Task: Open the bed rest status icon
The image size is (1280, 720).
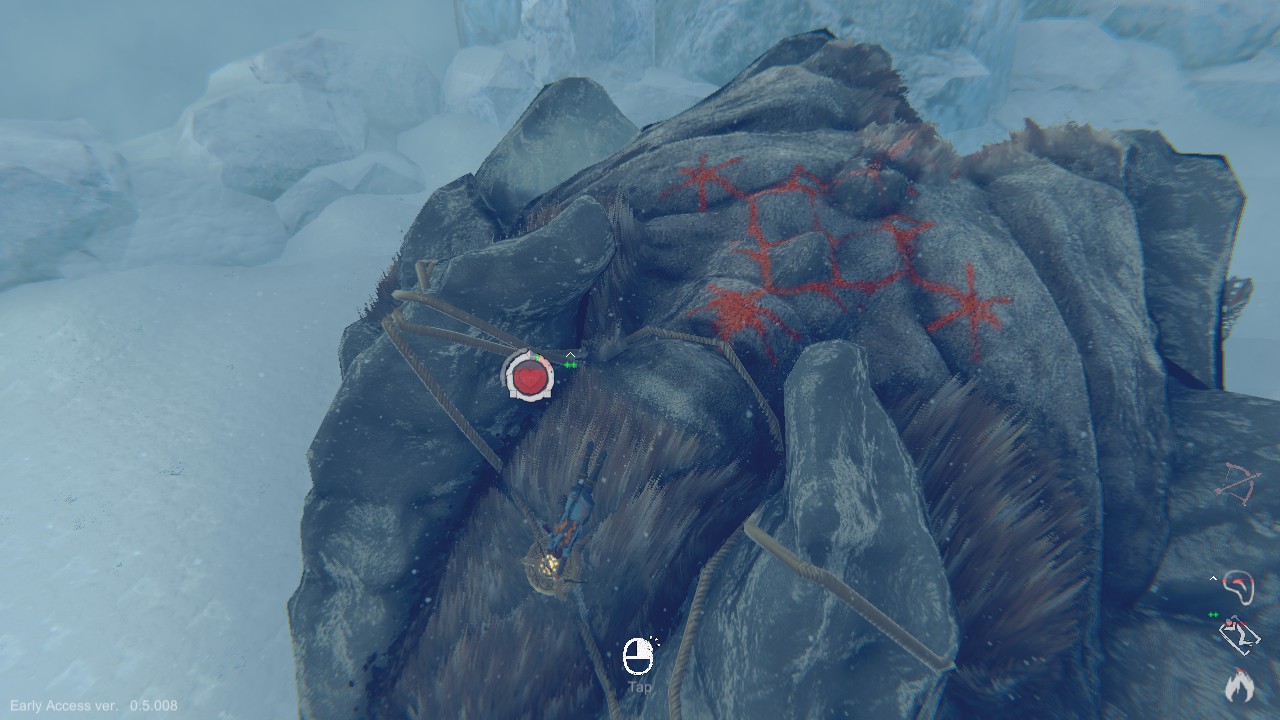Action: pos(1240,635)
